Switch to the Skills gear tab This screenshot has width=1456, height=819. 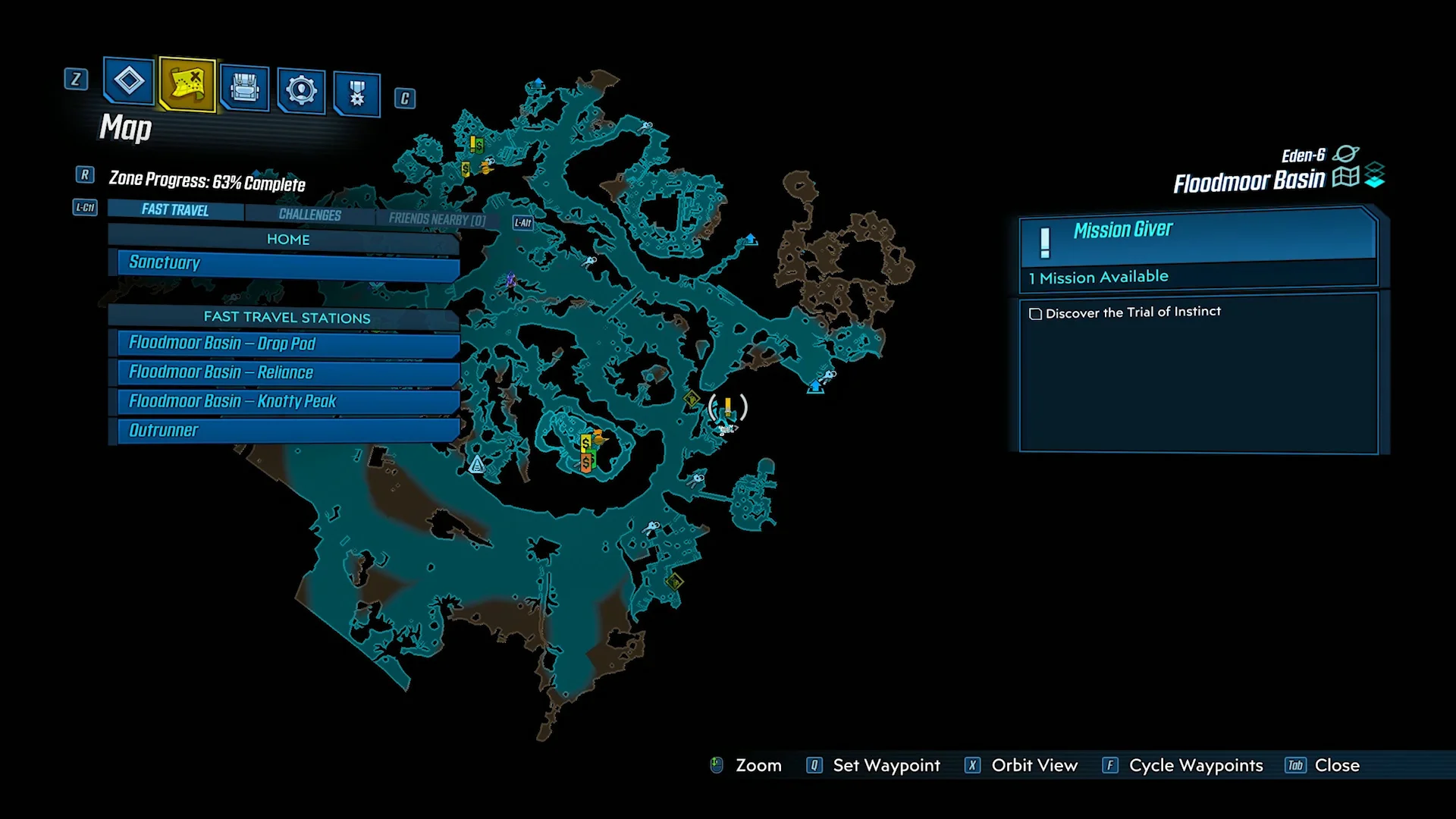click(x=301, y=91)
